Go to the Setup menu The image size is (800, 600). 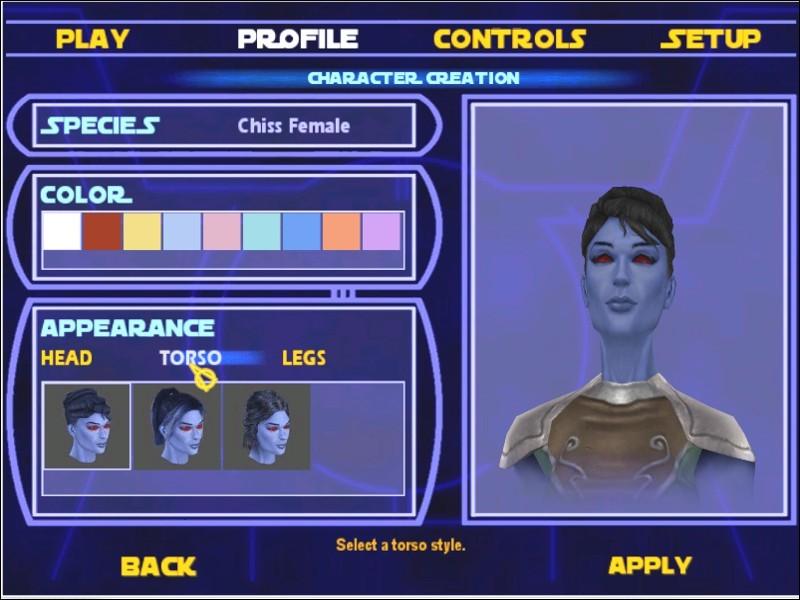[710, 39]
